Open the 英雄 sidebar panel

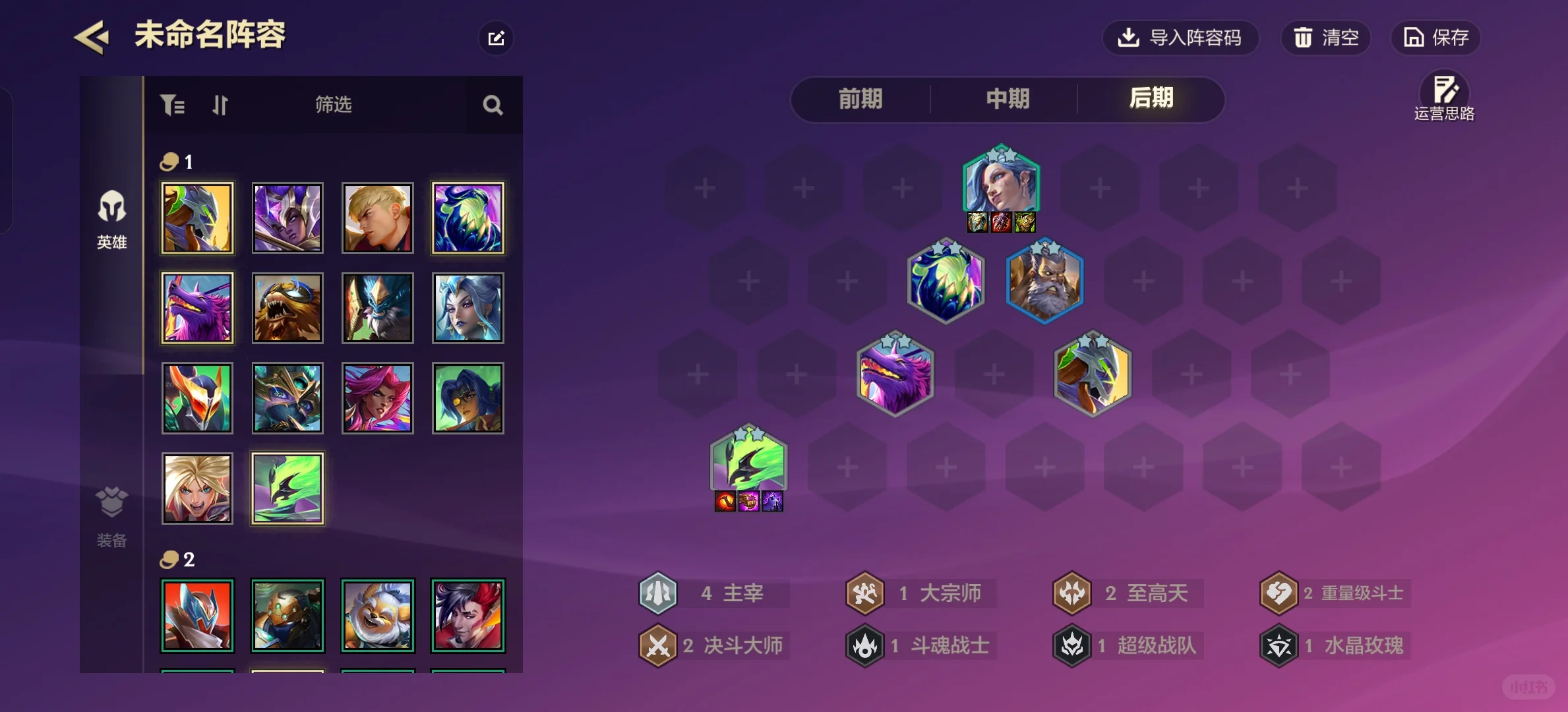pyautogui.click(x=111, y=220)
